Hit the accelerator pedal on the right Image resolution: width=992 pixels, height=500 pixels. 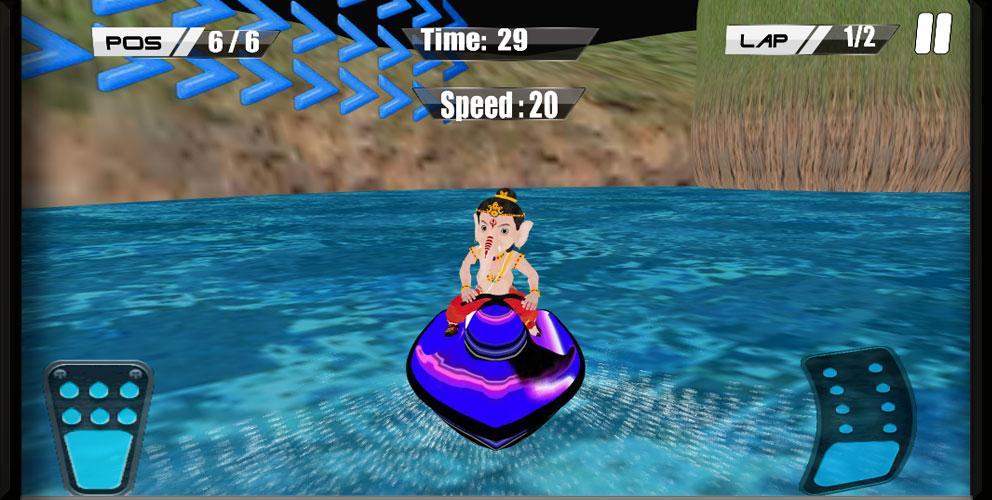[858, 418]
